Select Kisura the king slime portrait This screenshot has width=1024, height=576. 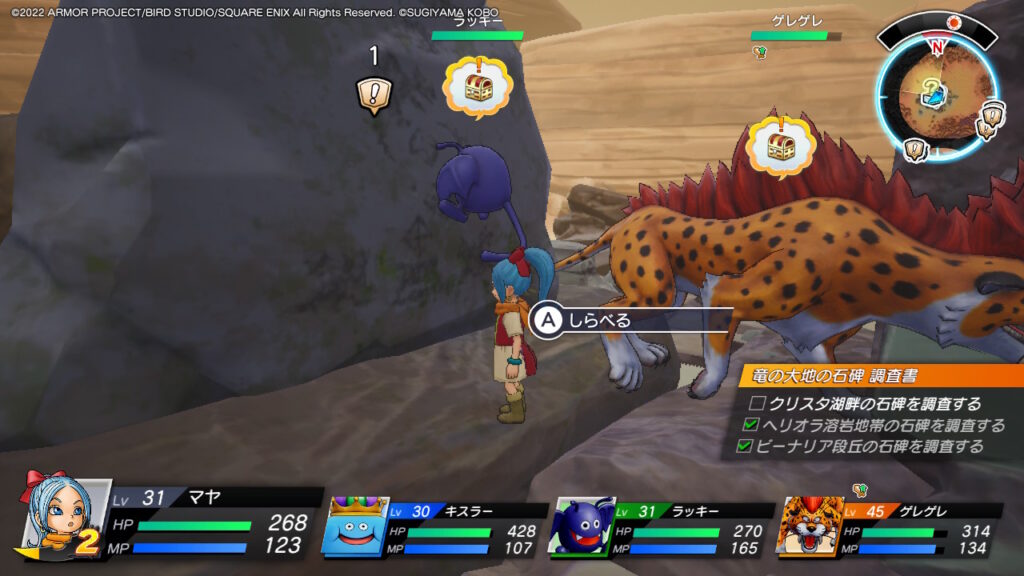pyautogui.click(x=358, y=524)
